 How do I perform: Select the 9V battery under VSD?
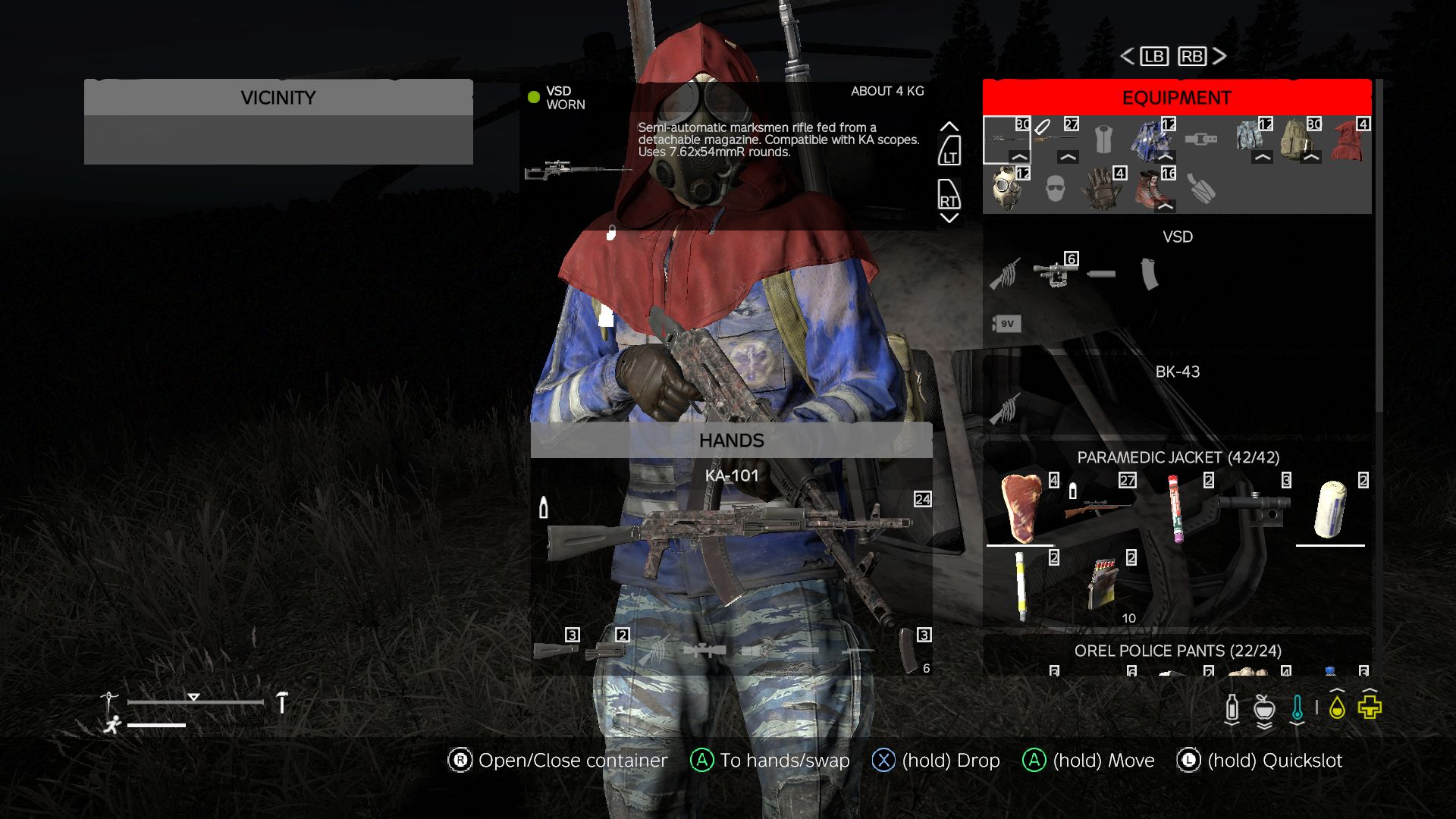pyautogui.click(x=1006, y=324)
